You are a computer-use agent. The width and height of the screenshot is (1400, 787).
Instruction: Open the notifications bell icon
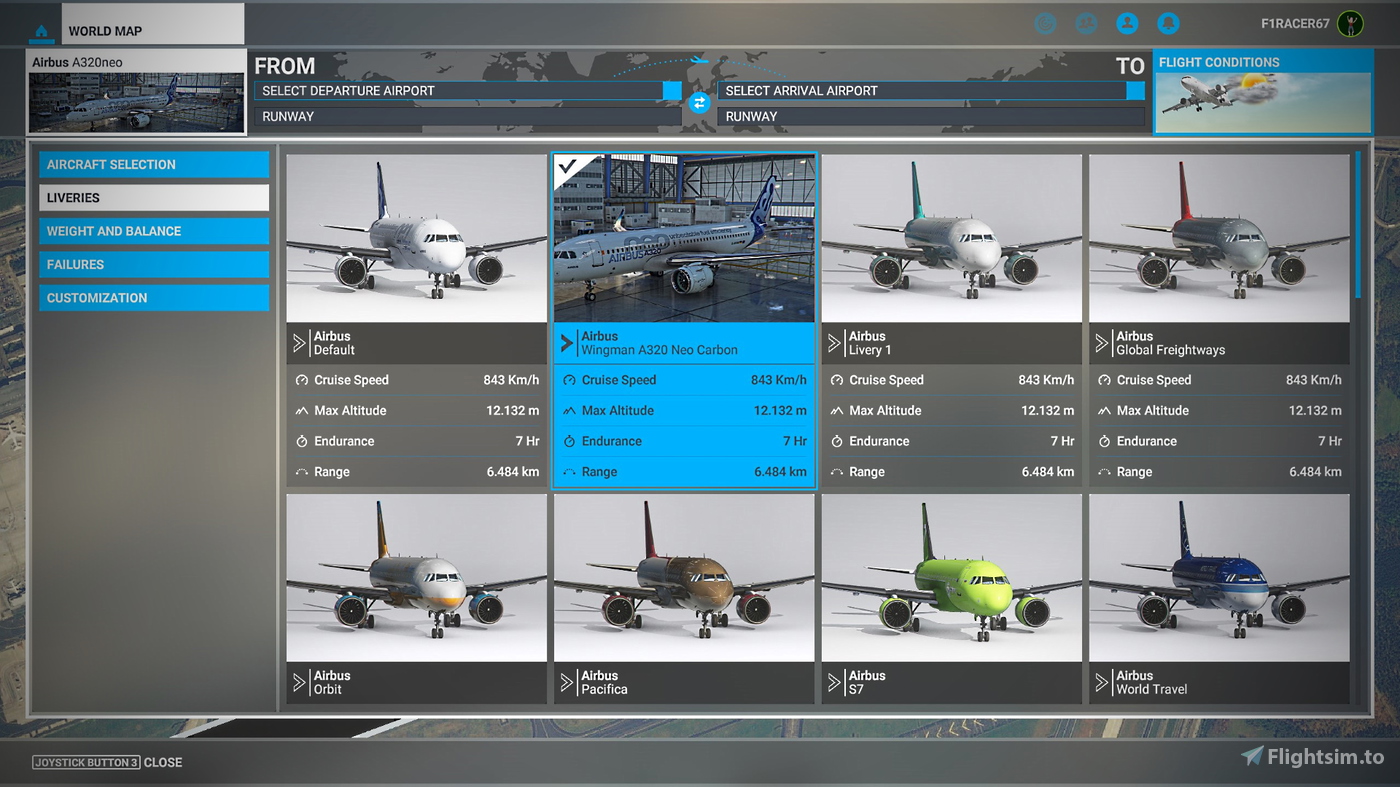pos(1168,23)
